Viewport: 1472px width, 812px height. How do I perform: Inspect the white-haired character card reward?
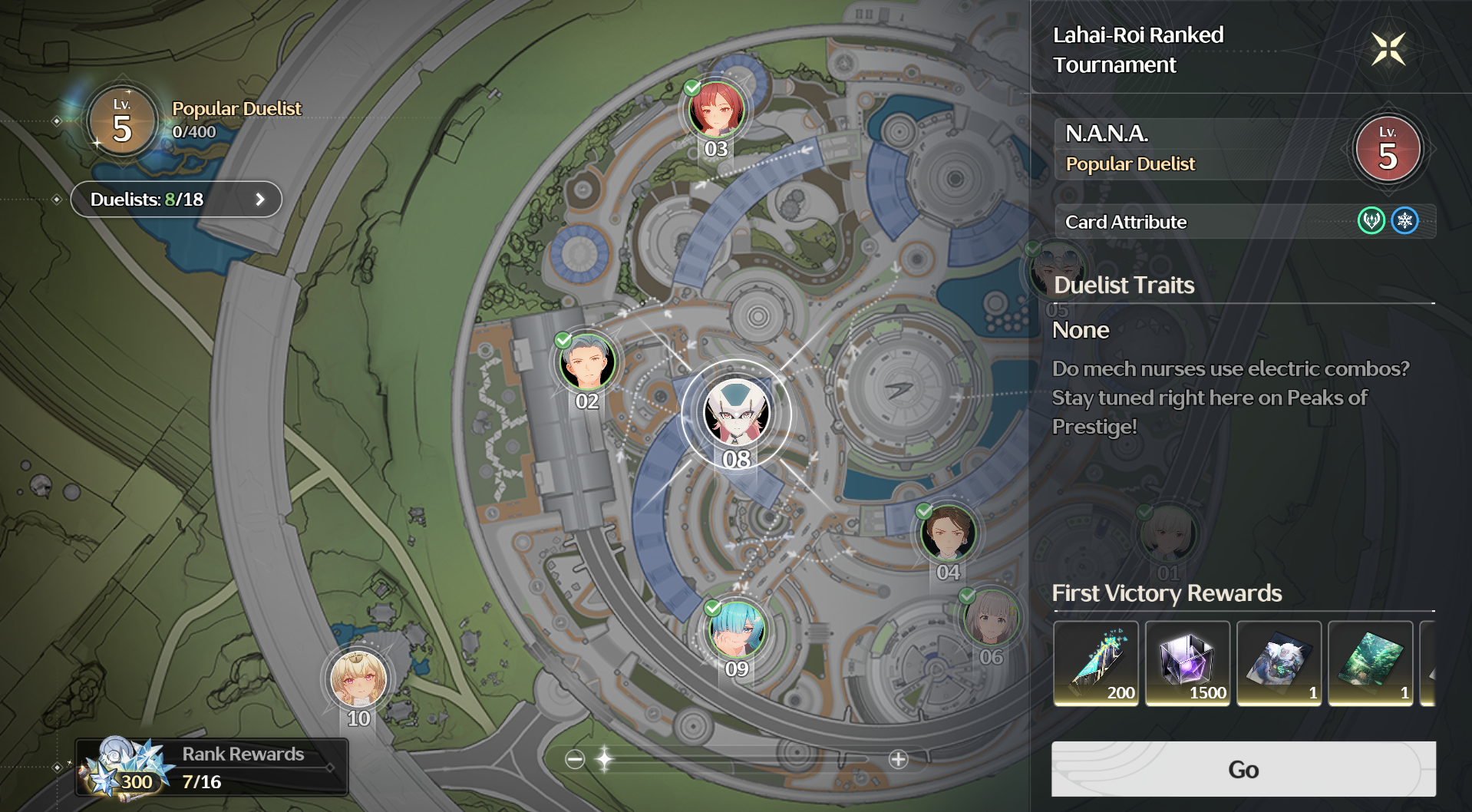[x=1279, y=662]
